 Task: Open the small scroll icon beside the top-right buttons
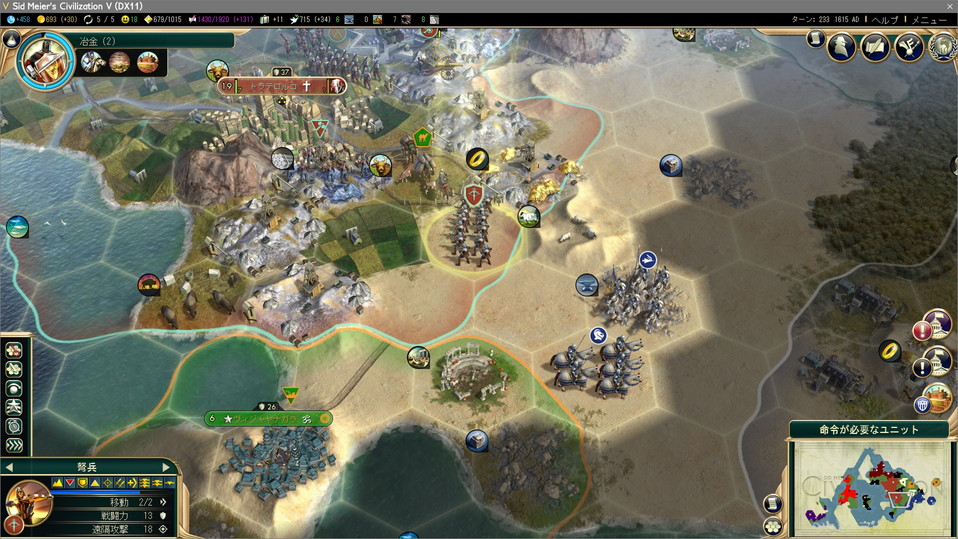(815, 38)
